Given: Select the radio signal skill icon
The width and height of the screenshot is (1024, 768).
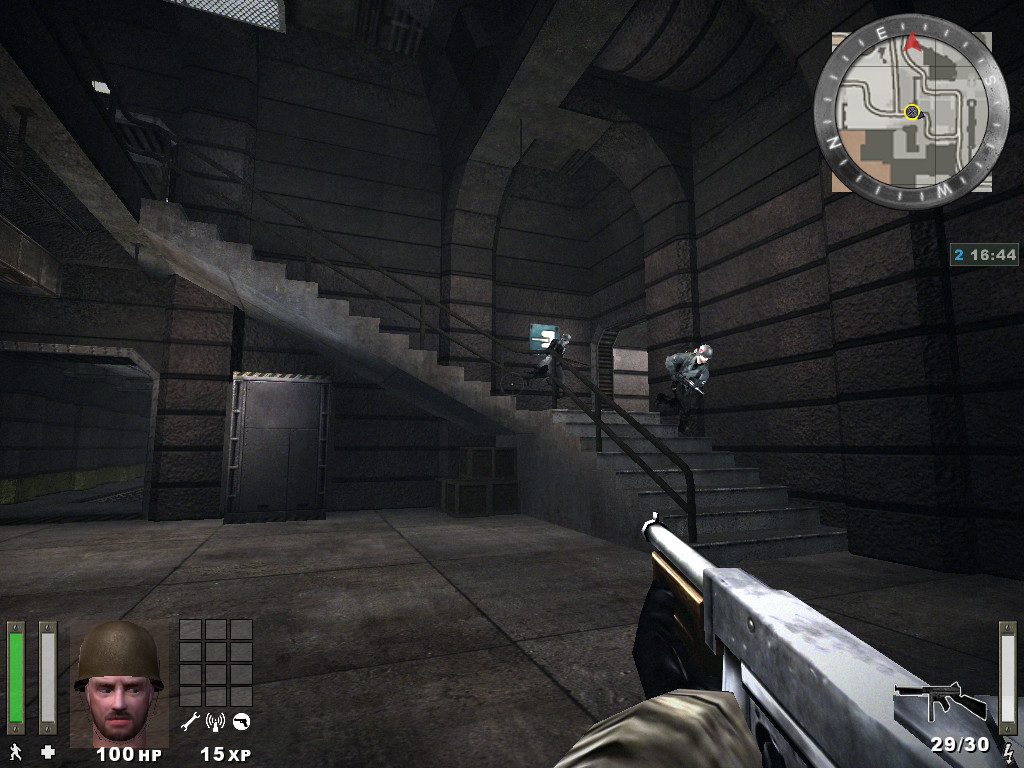Looking at the screenshot, I should coord(215,721).
